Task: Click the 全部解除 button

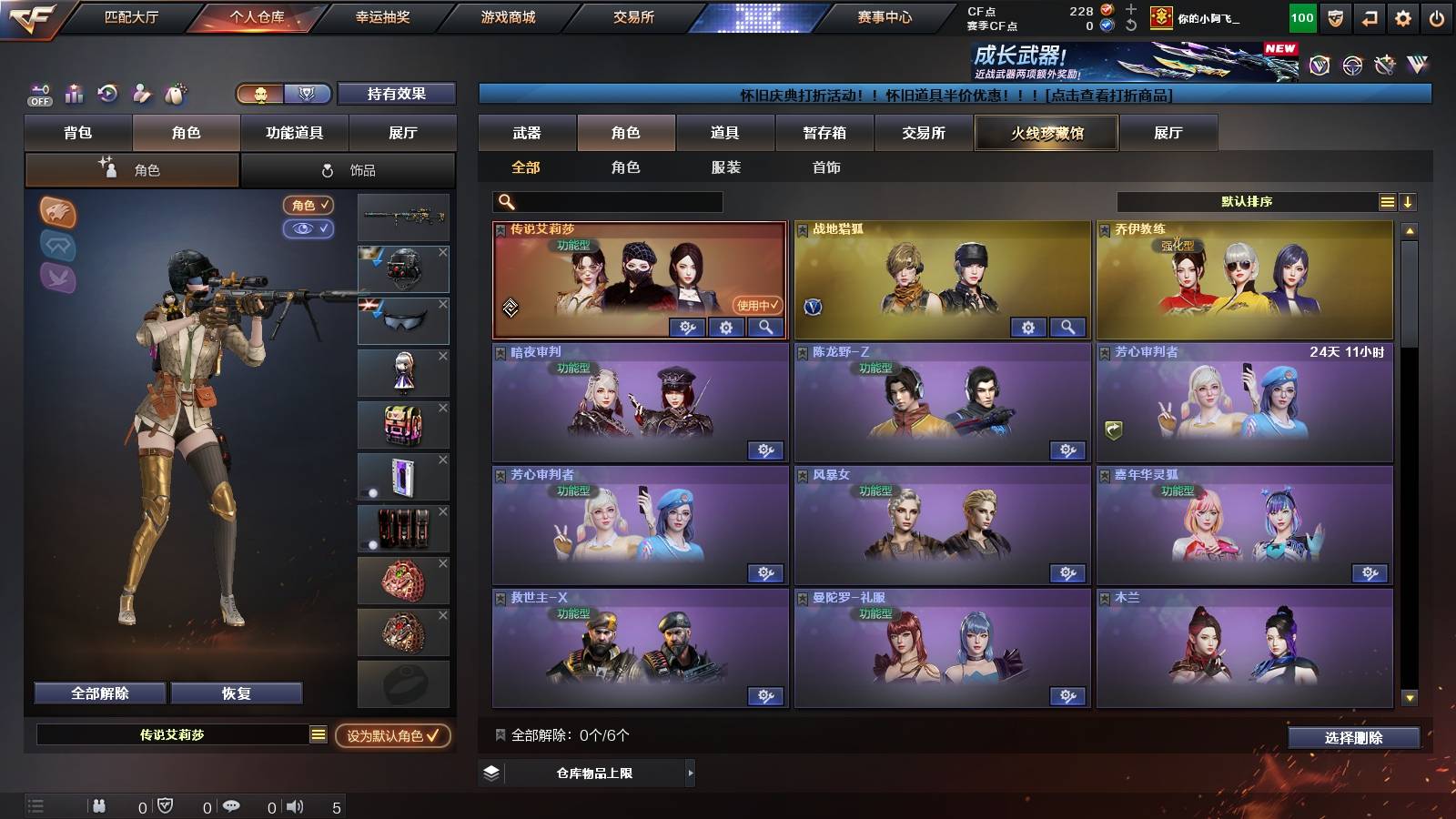Action: (98, 693)
